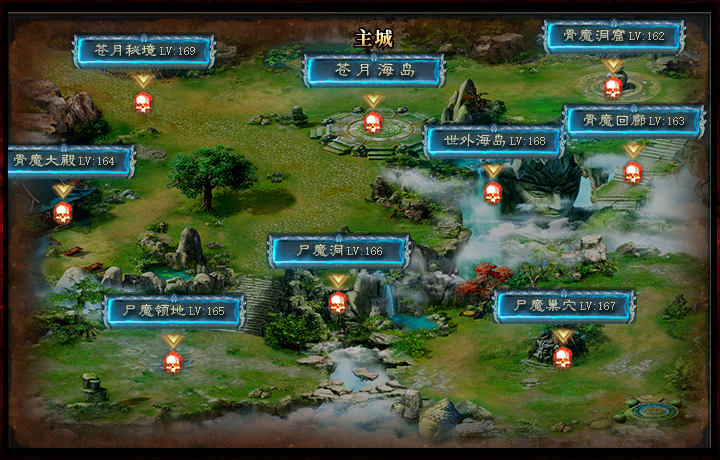Choose the 尸魔洞 LV:166 label
Image resolution: width=720 pixels, height=460 pixels.
339,251
